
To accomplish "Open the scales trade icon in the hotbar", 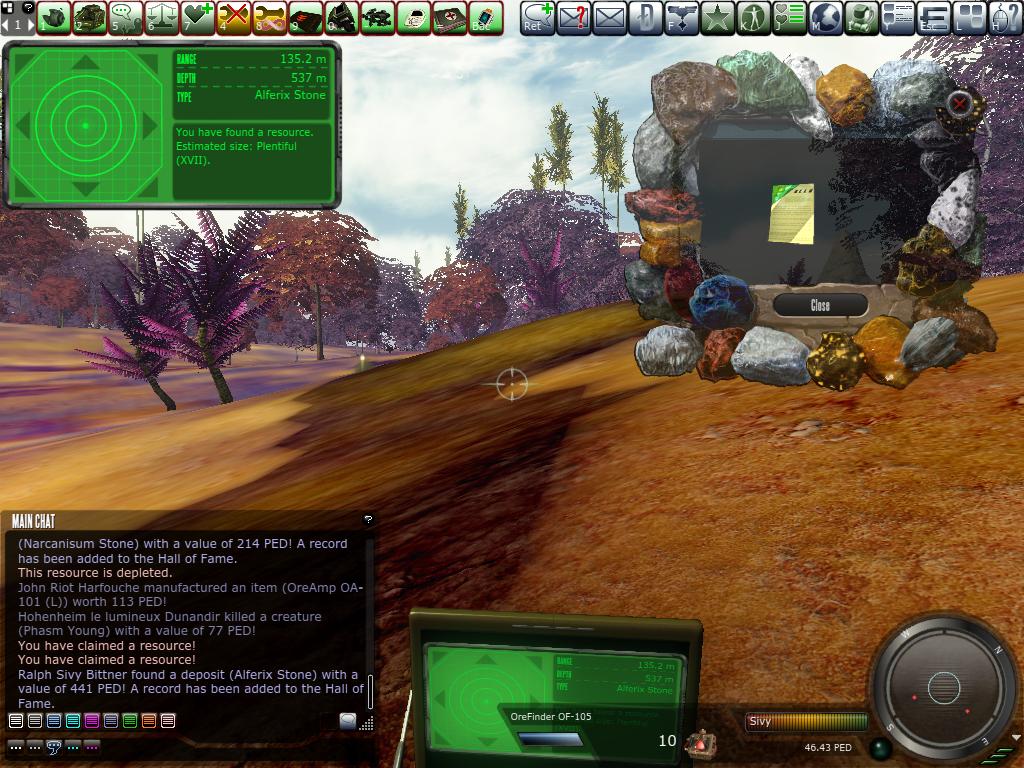I will (161, 17).
